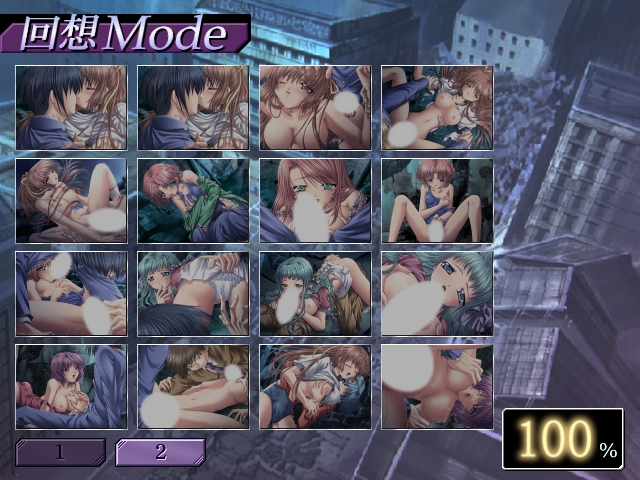The height and width of the screenshot is (480, 640).
Task: Switch to gallery page 1
Action: (60, 452)
